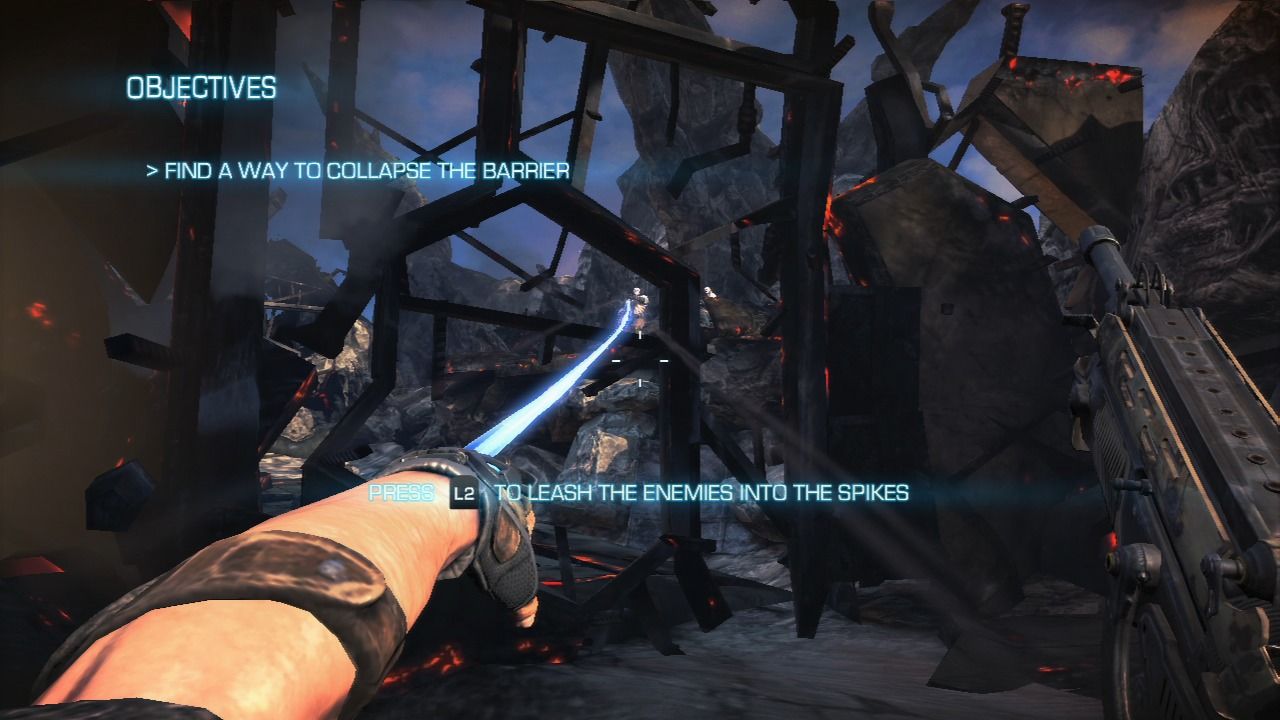Select the FIND A WAY TO COLLAPSE objective
Image resolution: width=1280 pixels, height=720 pixels.
click(368, 171)
